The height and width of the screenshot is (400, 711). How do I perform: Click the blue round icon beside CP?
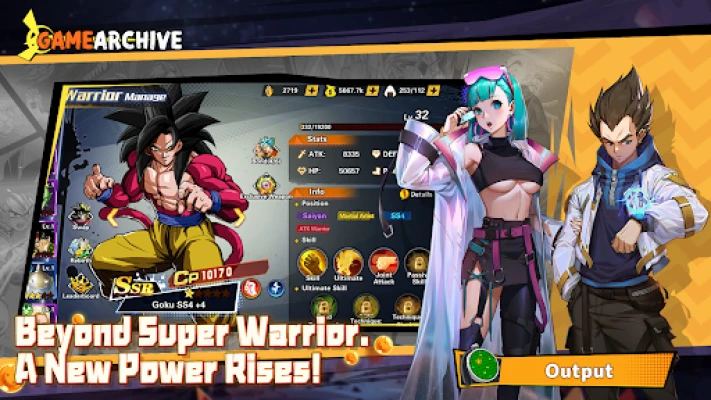point(276,289)
